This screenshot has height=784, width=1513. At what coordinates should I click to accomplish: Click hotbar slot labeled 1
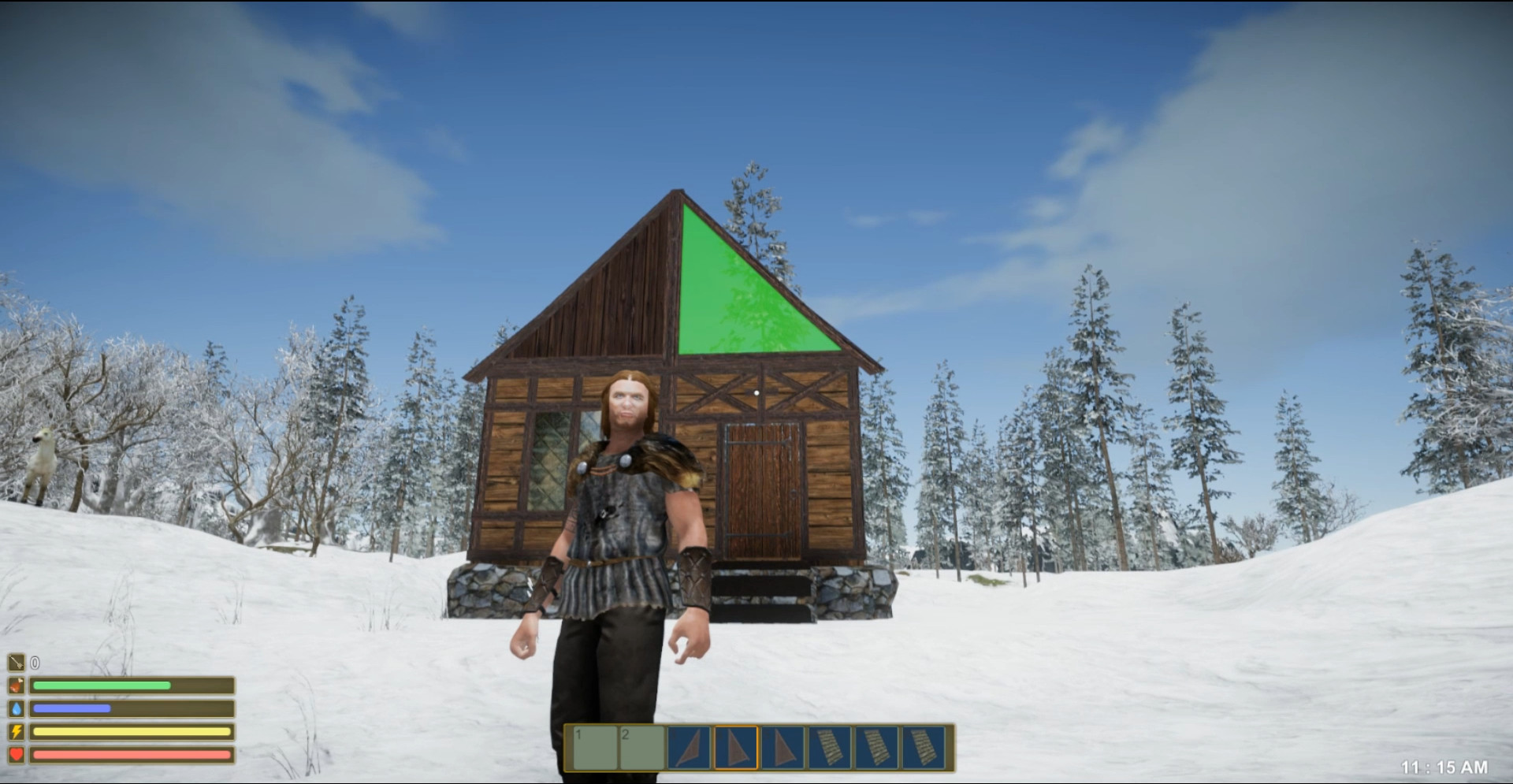593,747
